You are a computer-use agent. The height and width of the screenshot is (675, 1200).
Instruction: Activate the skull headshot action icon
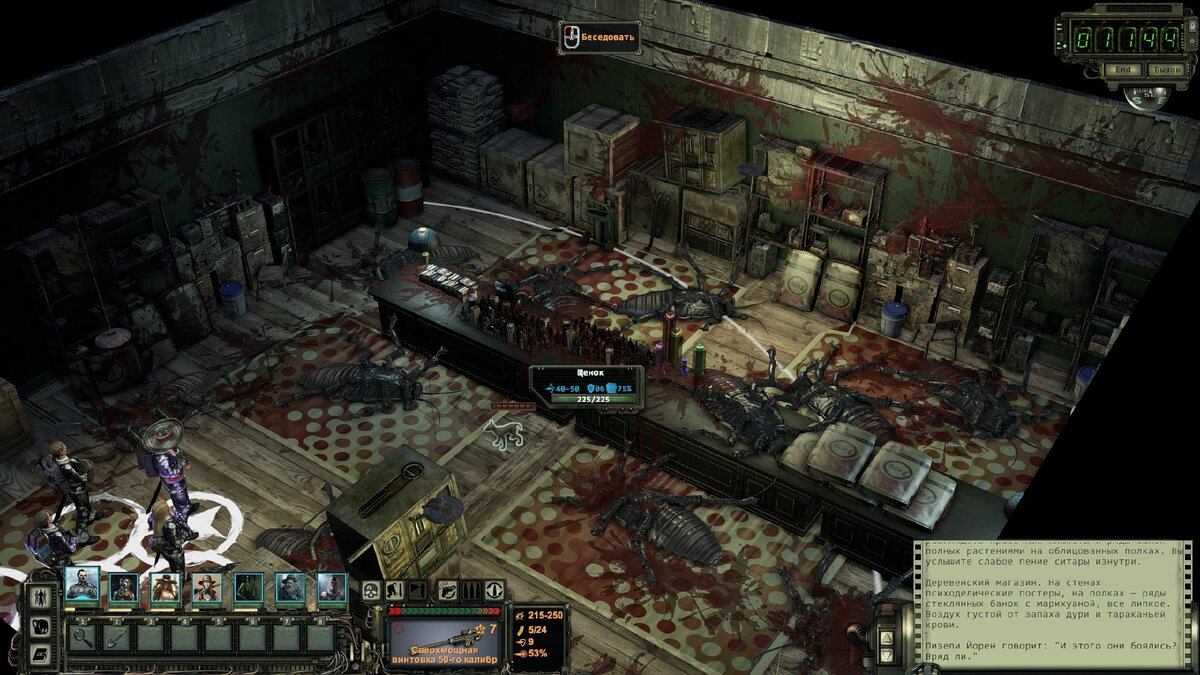pyautogui.click(x=371, y=591)
